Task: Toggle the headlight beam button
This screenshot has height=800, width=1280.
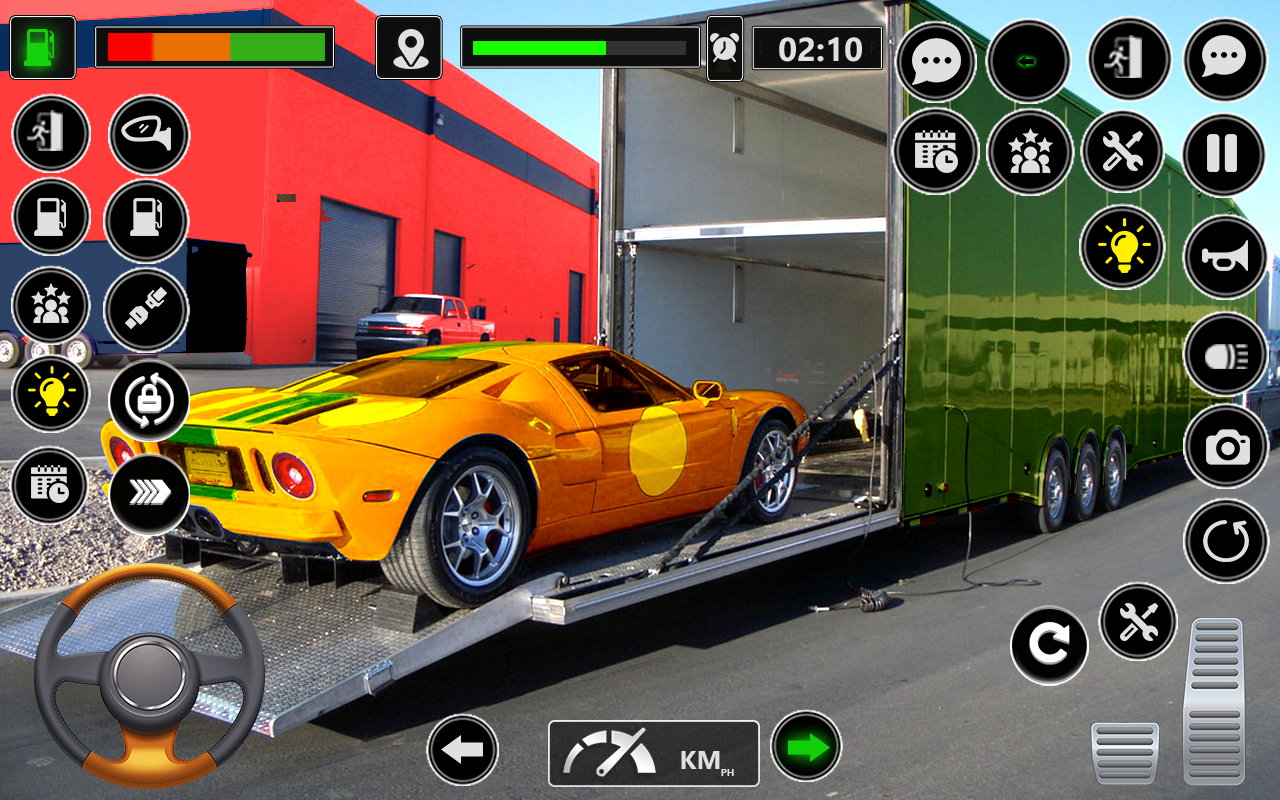Action: click(x=1225, y=354)
